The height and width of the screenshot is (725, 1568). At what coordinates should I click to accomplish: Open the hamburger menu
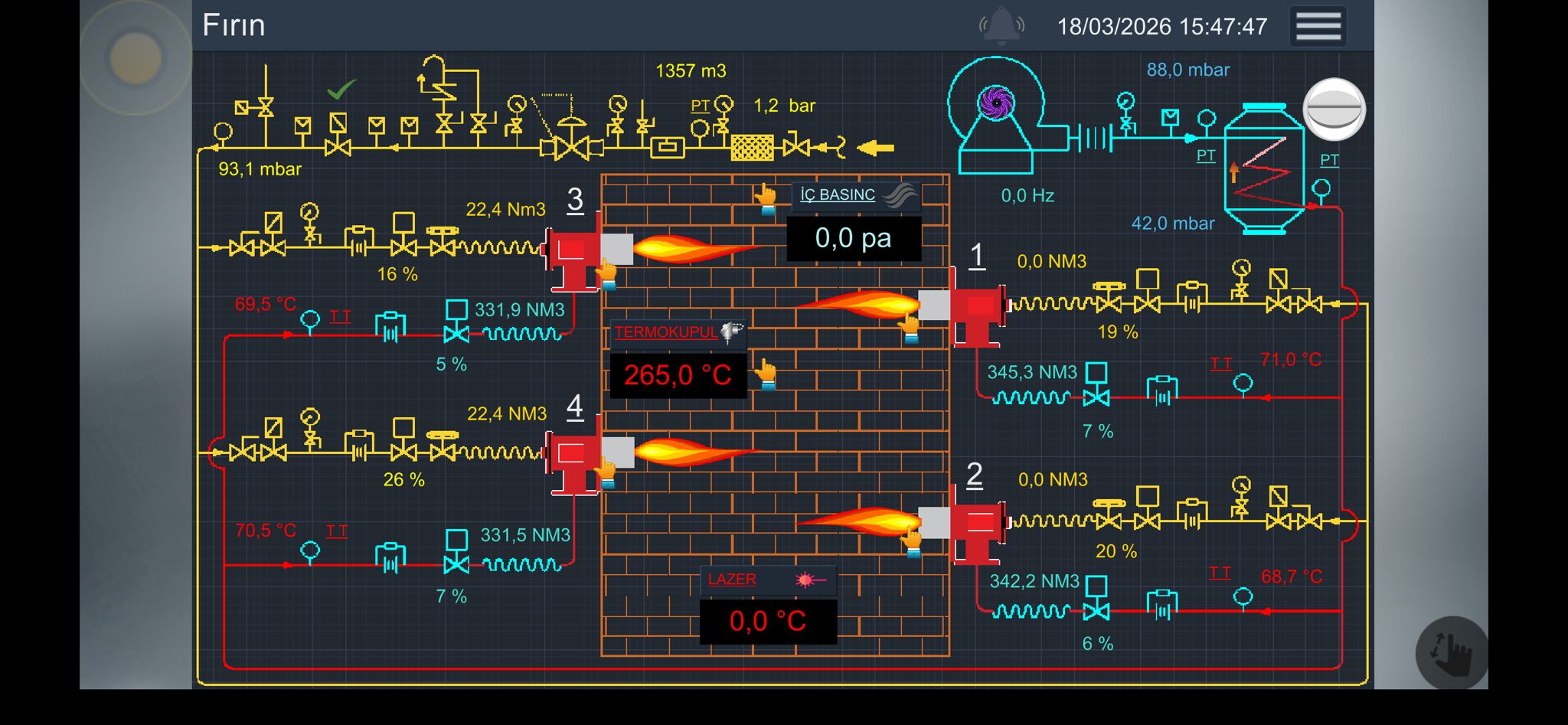point(1317,24)
